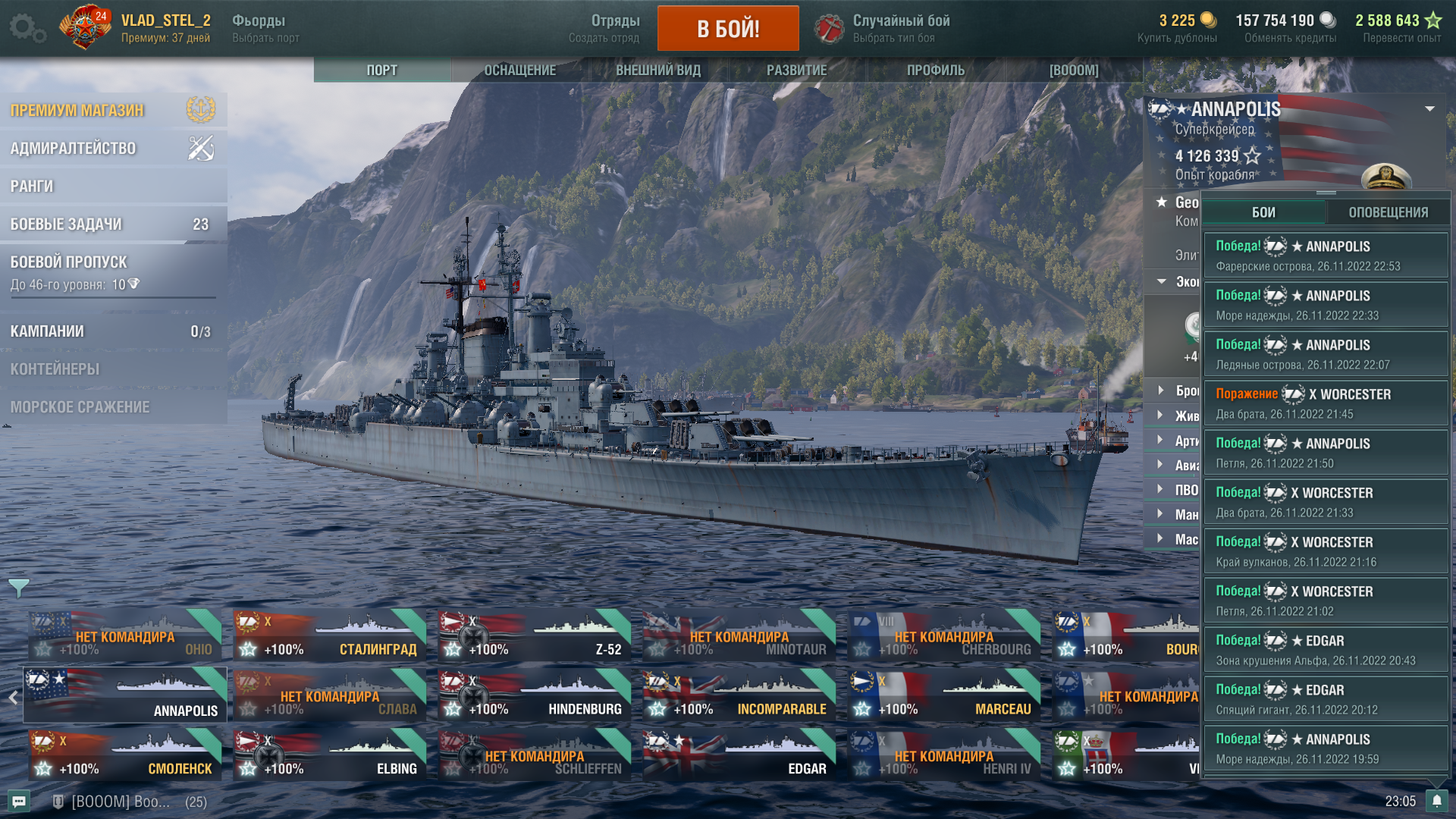Switch to the ОПОВЕЩЕНИЯ notifications tab
The height and width of the screenshot is (819, 1456).
(x=1388, y=213)
